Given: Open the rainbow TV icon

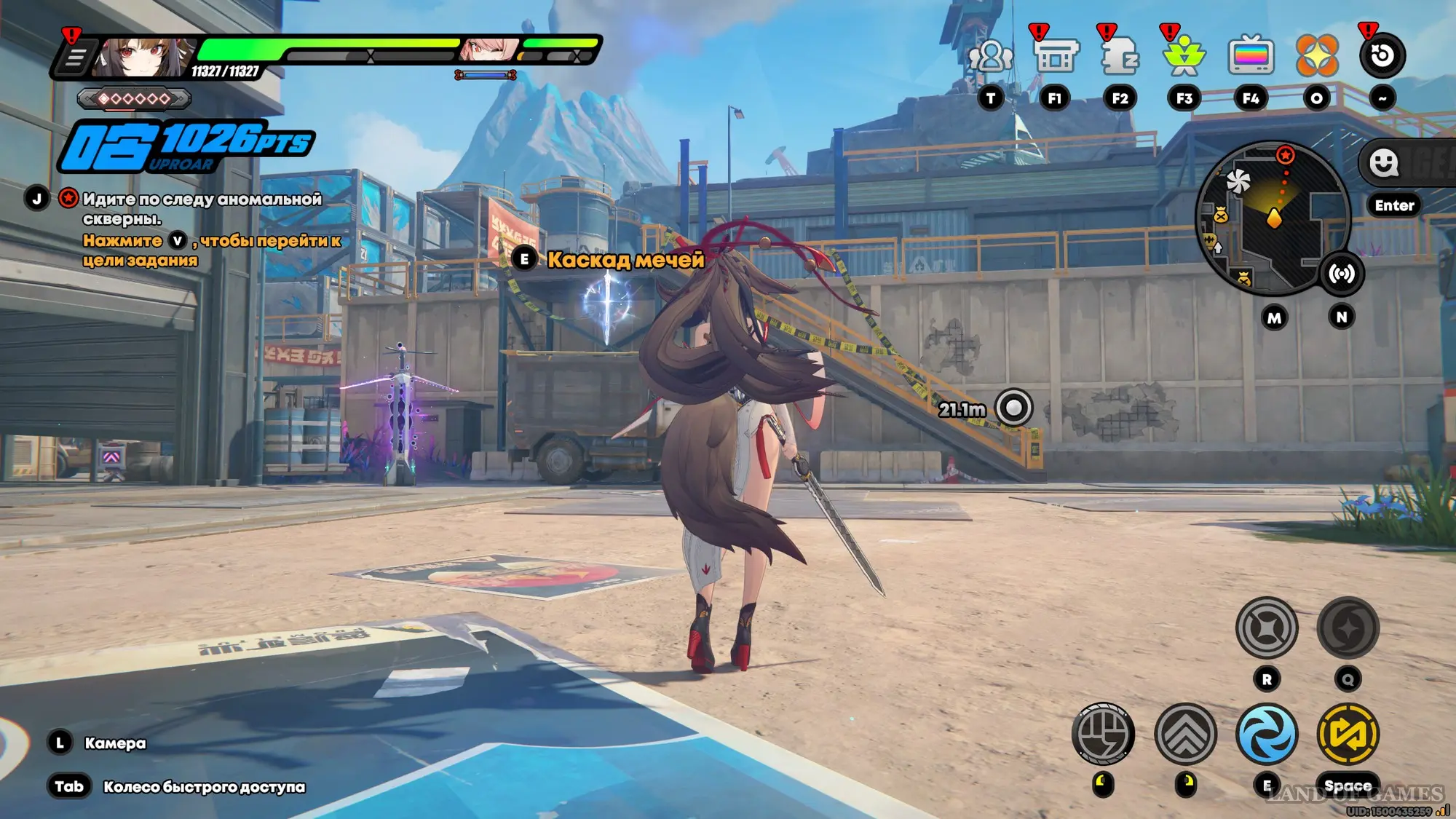Looking at the screenshot, I should (x=1251, y=56).
